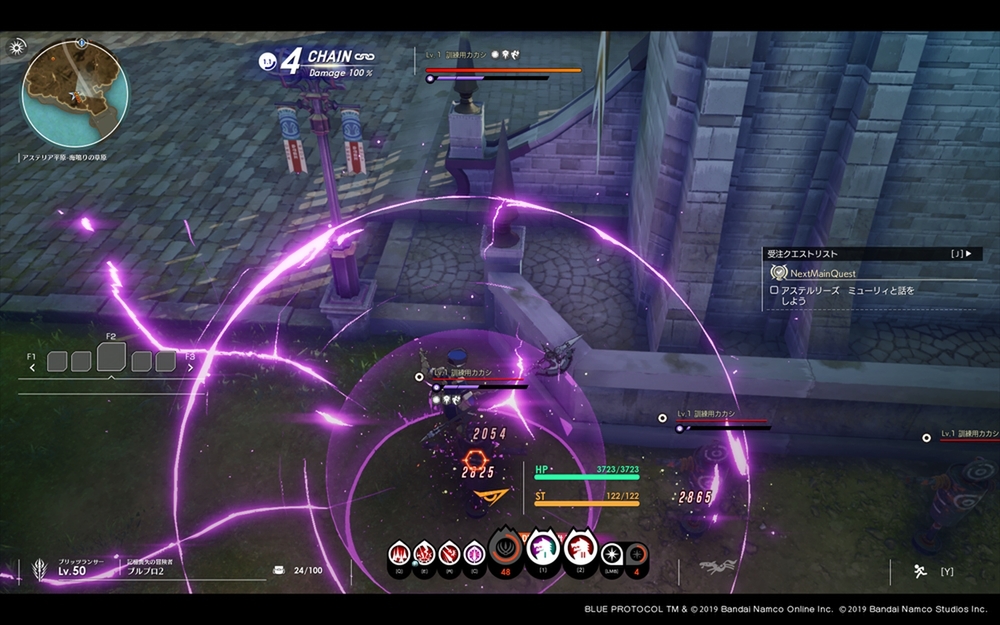Screen dimensions: 1000x625
Task: Trigger the red spear thrust skill
Action: point(449,552)
